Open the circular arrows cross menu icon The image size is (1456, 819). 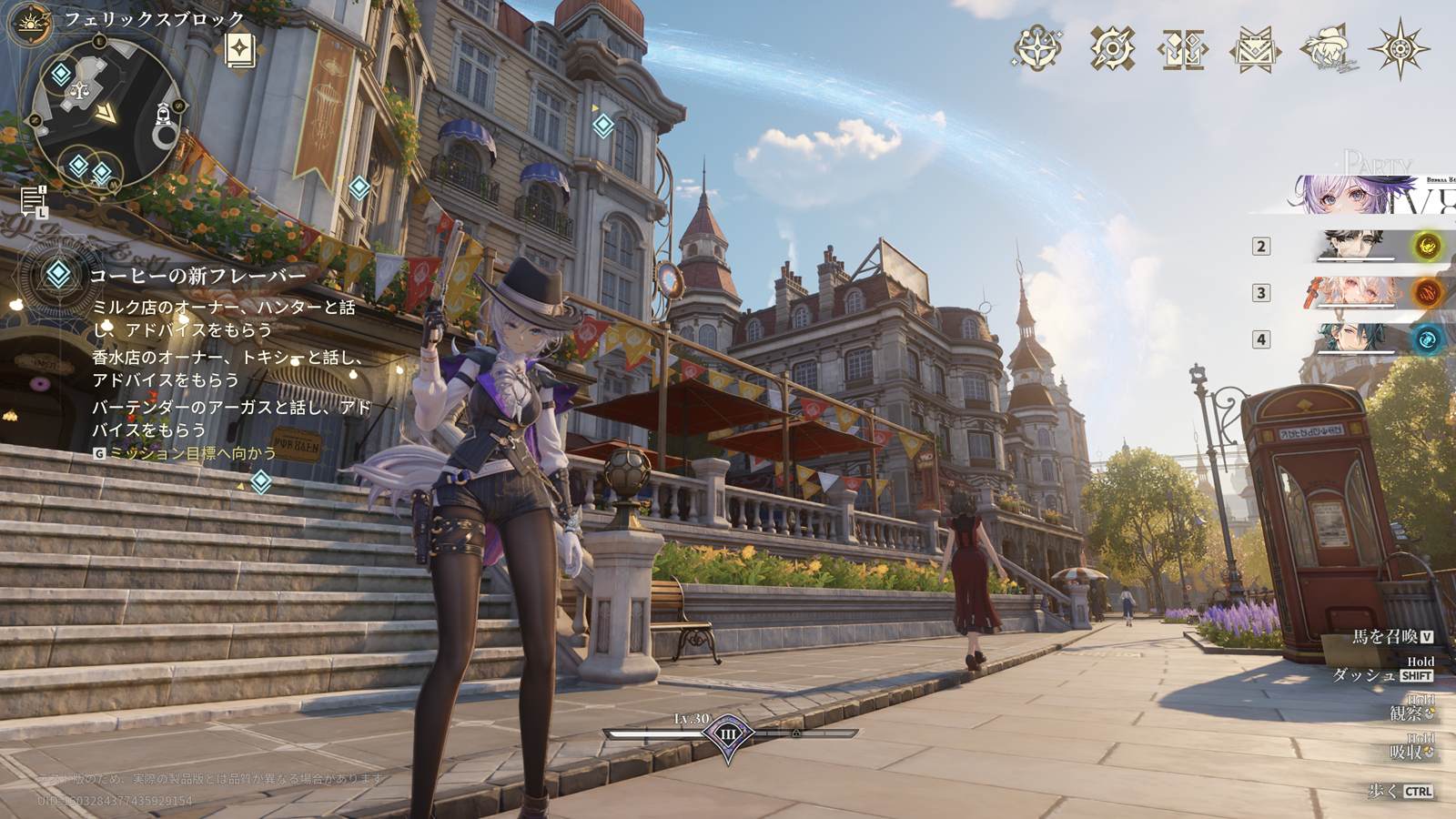[1112, 48]
